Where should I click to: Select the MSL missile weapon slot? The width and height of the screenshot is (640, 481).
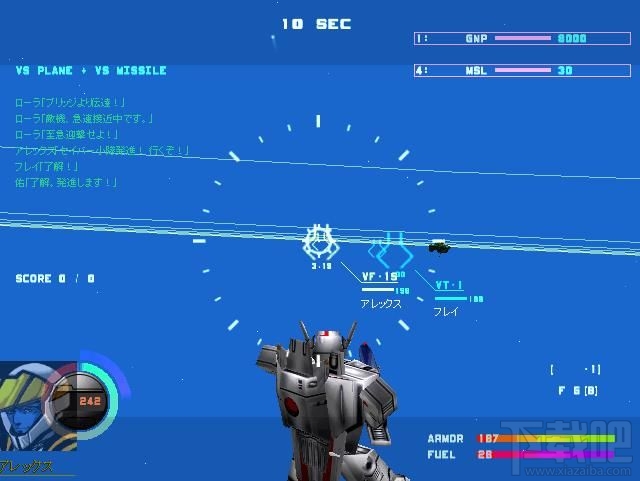point(524,71)
